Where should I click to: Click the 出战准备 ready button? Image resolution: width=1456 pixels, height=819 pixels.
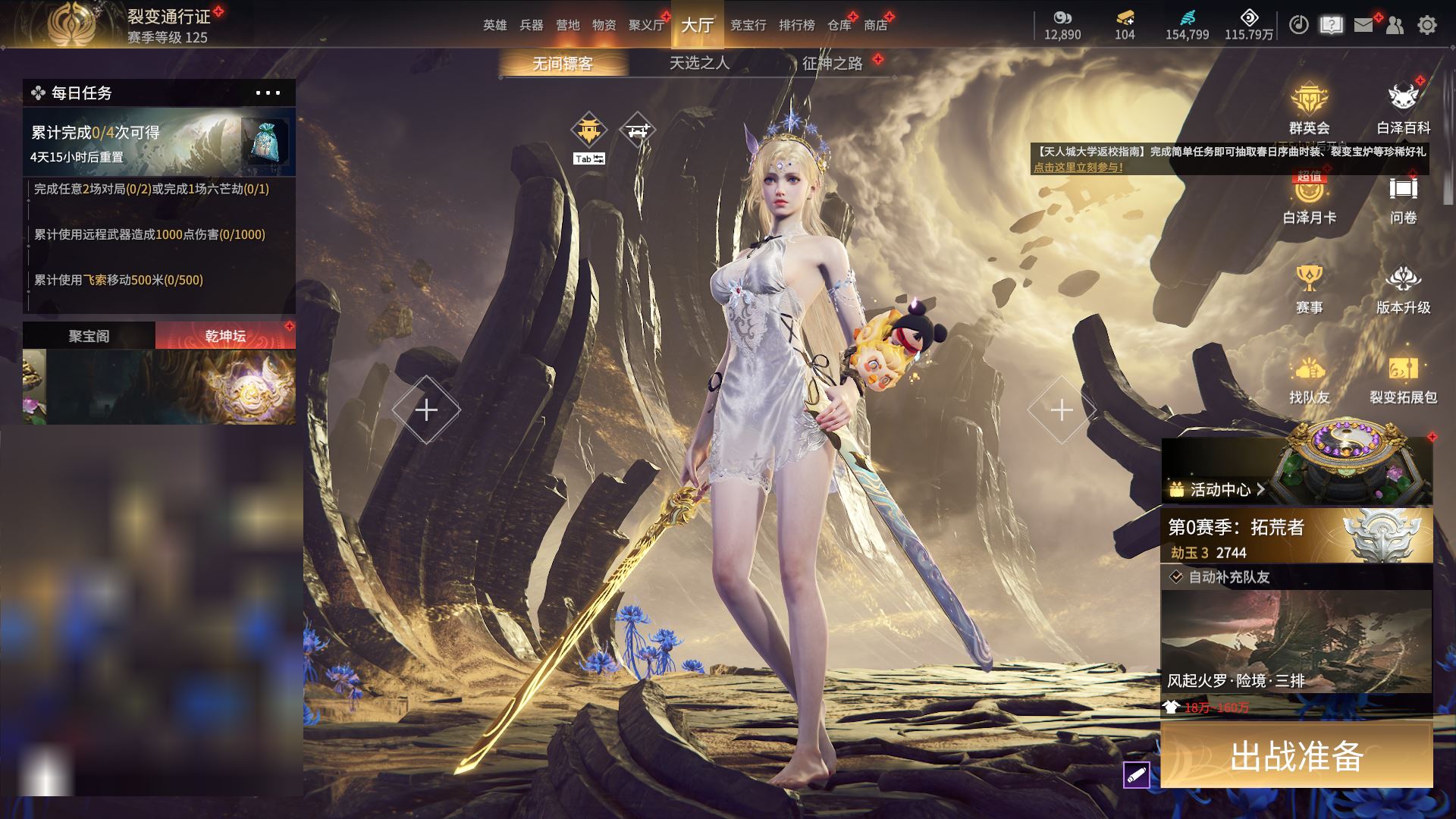1296,755
